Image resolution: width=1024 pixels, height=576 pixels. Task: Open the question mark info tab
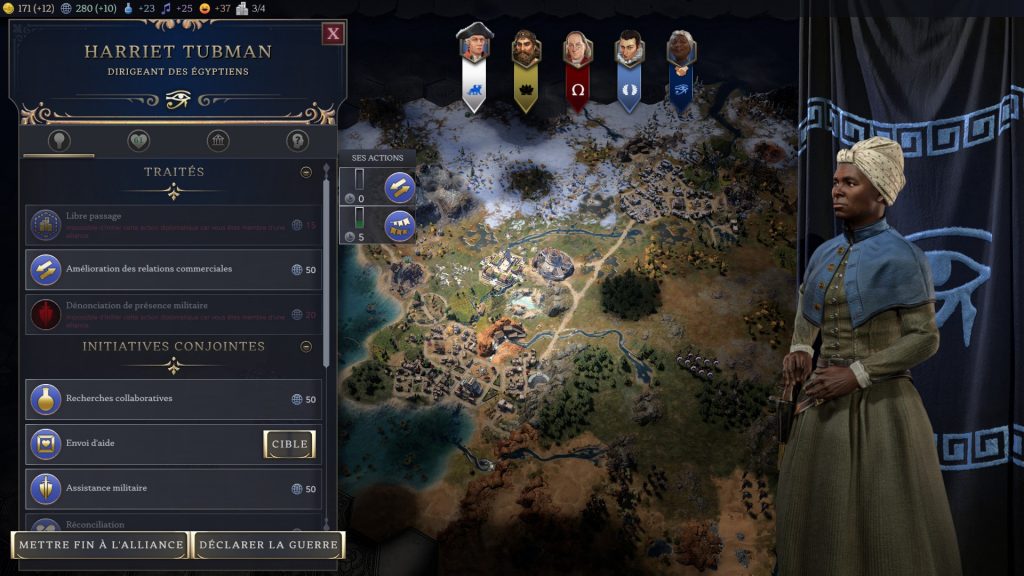(x=297, y=141)
